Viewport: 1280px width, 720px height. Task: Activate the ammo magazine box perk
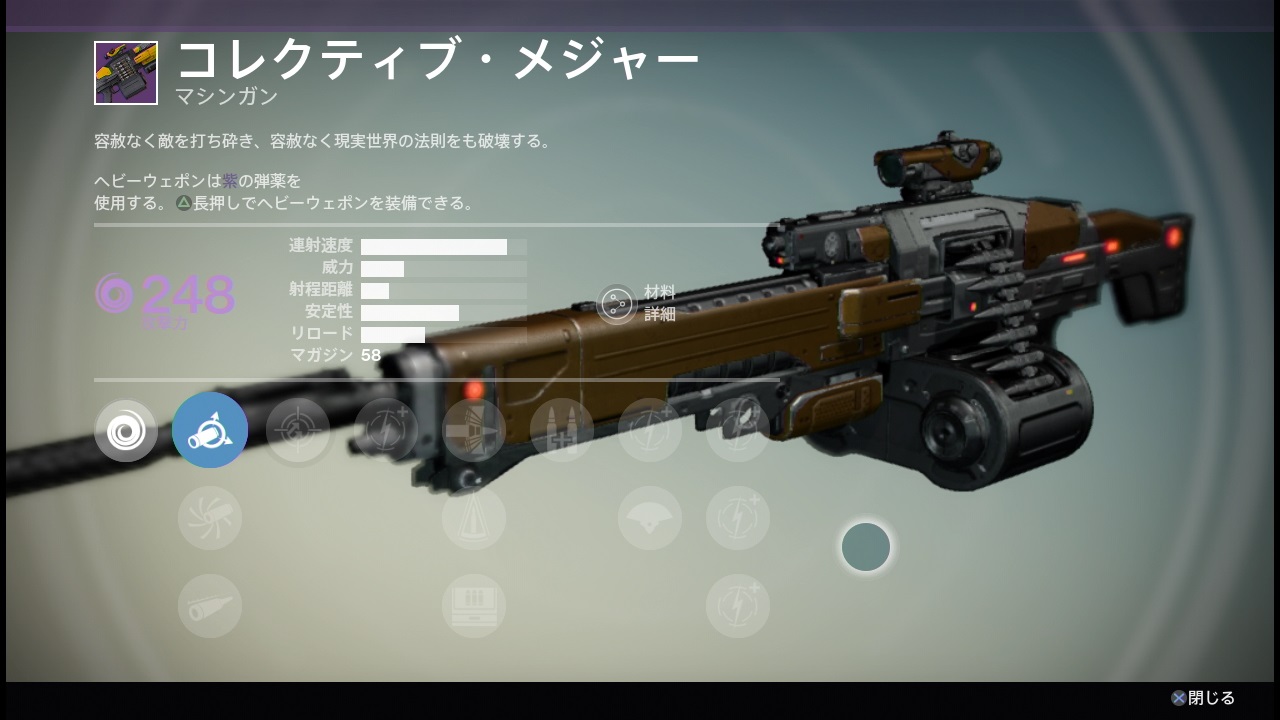pos(474,606)
